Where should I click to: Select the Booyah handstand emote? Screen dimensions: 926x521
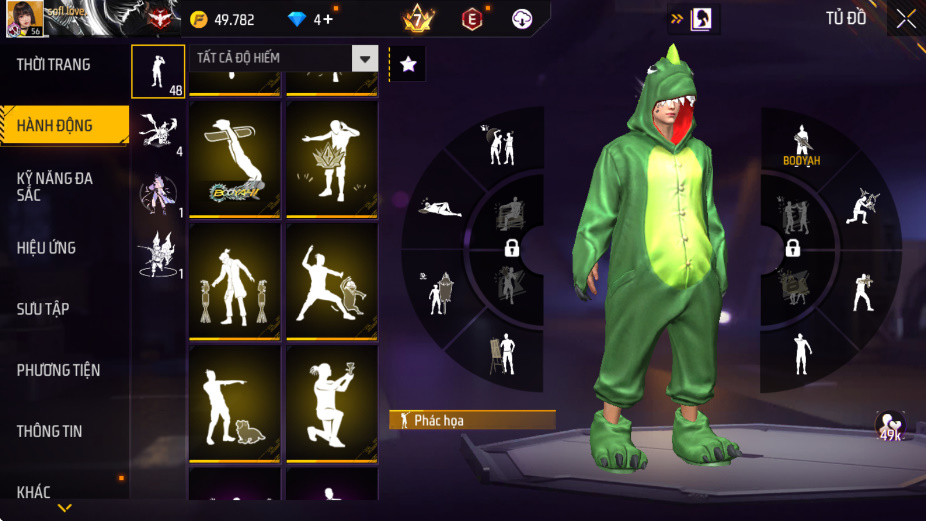[236, 158]
